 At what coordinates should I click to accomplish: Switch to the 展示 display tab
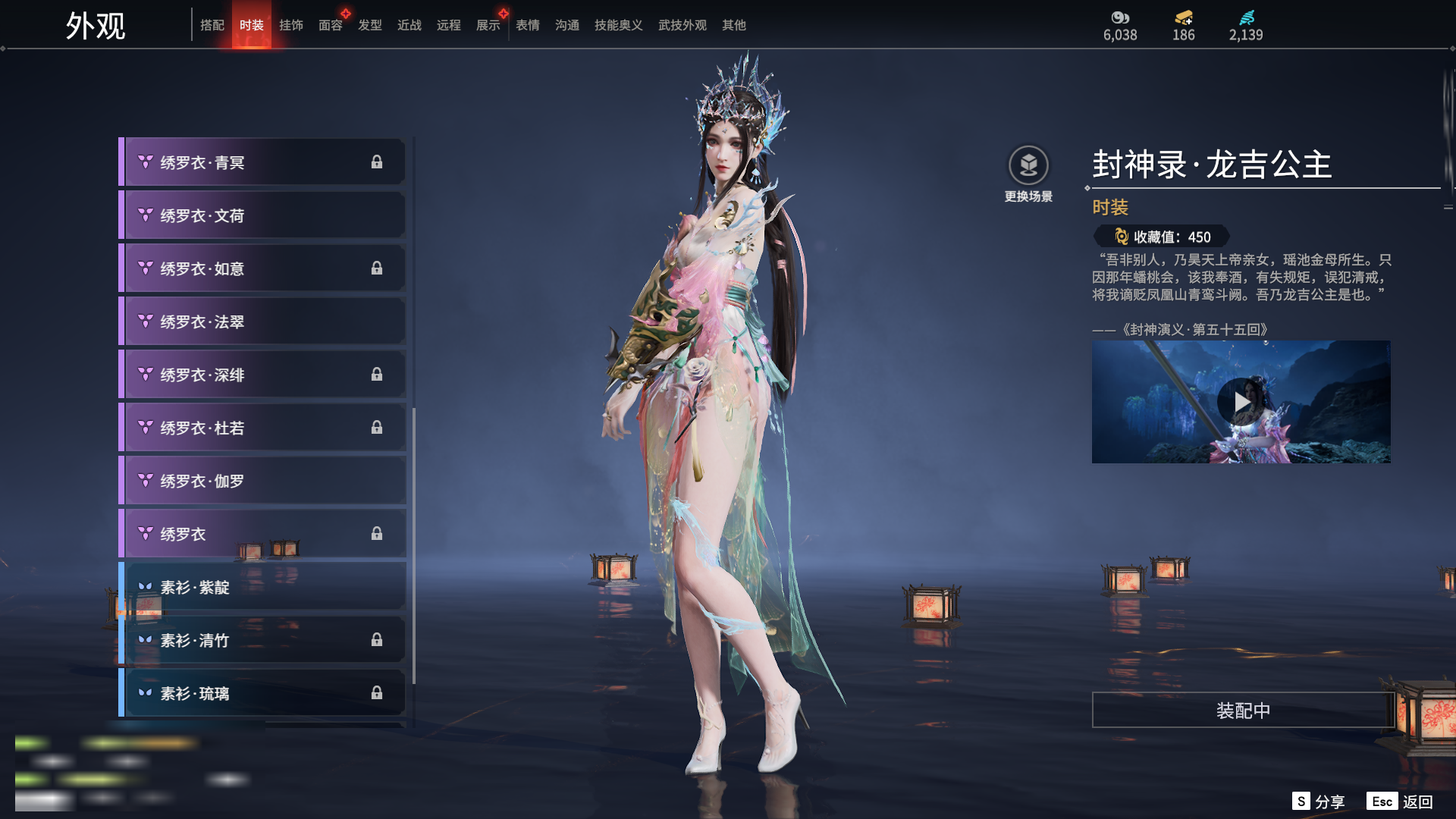tap(488, 25)
